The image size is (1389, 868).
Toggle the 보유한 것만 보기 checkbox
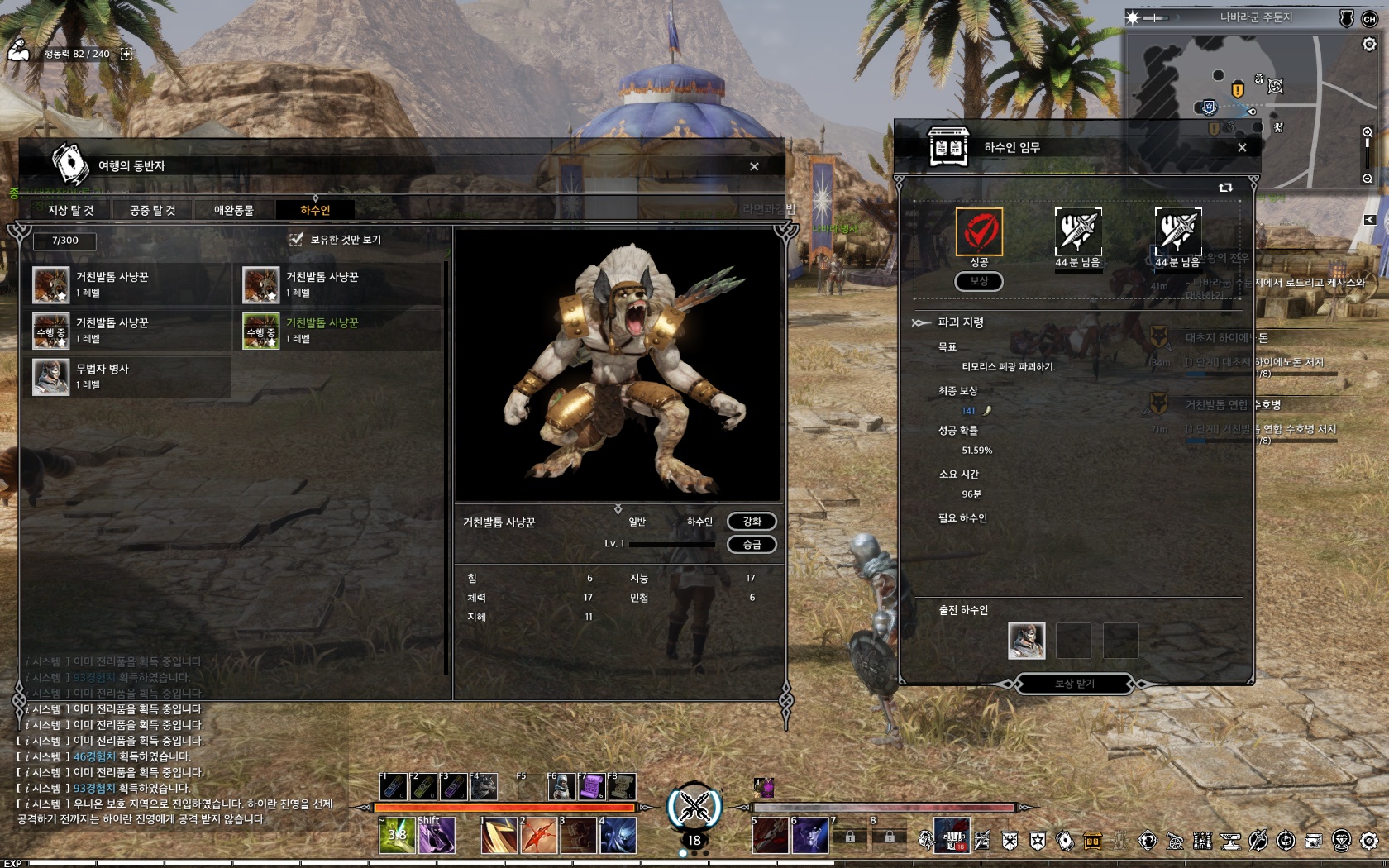296,240
